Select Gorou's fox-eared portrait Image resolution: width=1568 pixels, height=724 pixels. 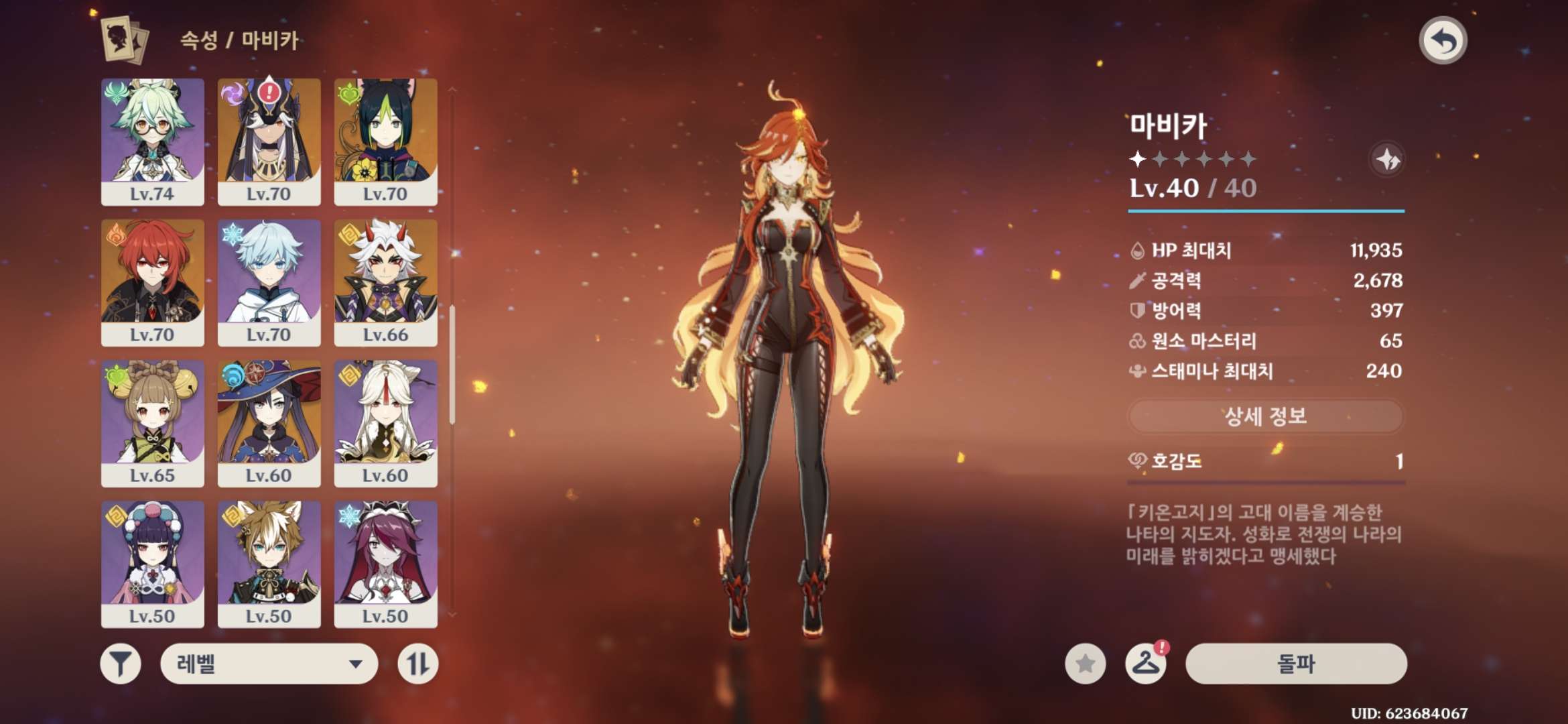[x=269, y=564]
